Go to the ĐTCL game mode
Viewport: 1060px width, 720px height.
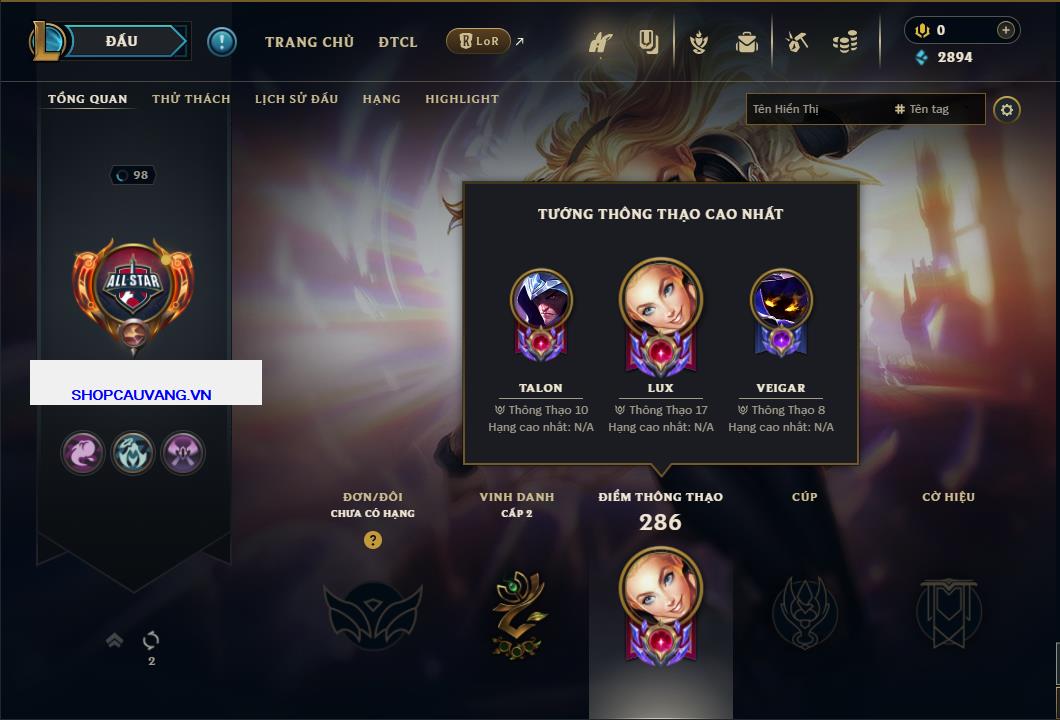[x=398, y=42]
